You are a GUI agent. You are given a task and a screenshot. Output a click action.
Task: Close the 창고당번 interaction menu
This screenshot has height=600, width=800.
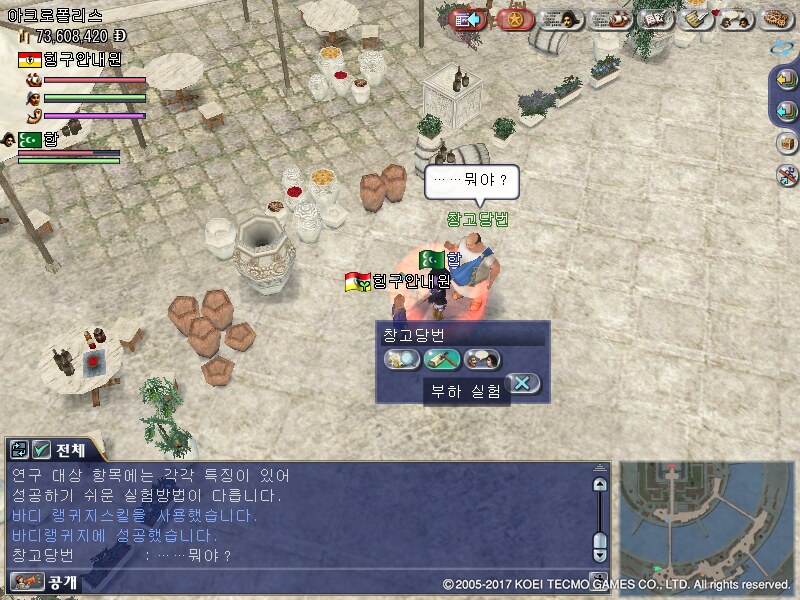pos(523,383)
